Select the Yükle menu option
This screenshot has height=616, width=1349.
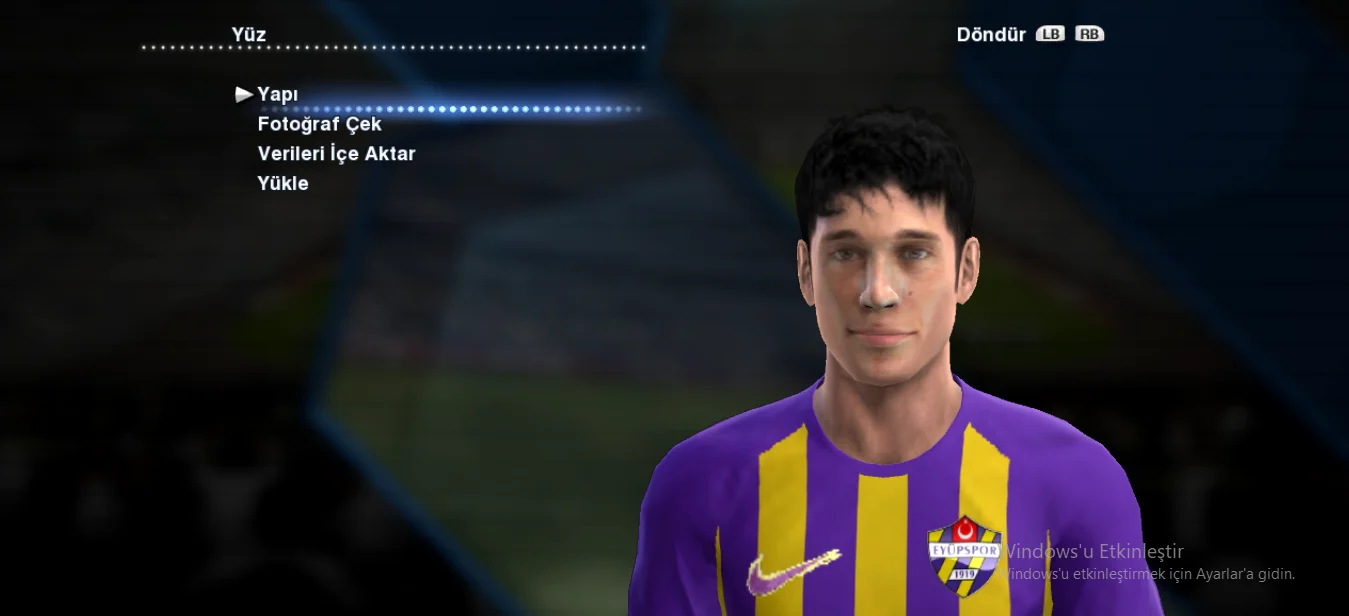pos(283,184)
